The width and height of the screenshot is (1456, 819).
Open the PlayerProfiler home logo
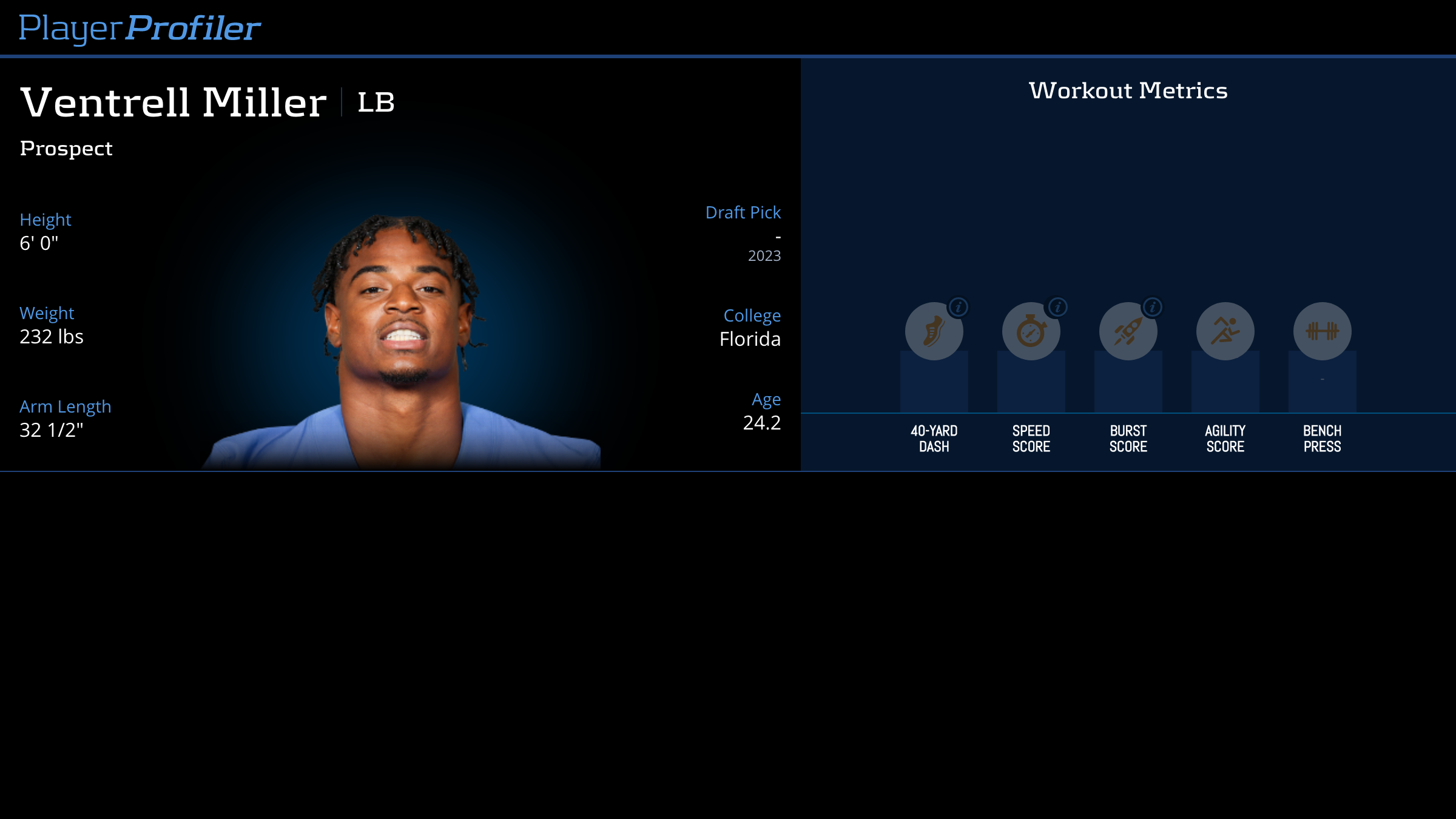(140, 28)
